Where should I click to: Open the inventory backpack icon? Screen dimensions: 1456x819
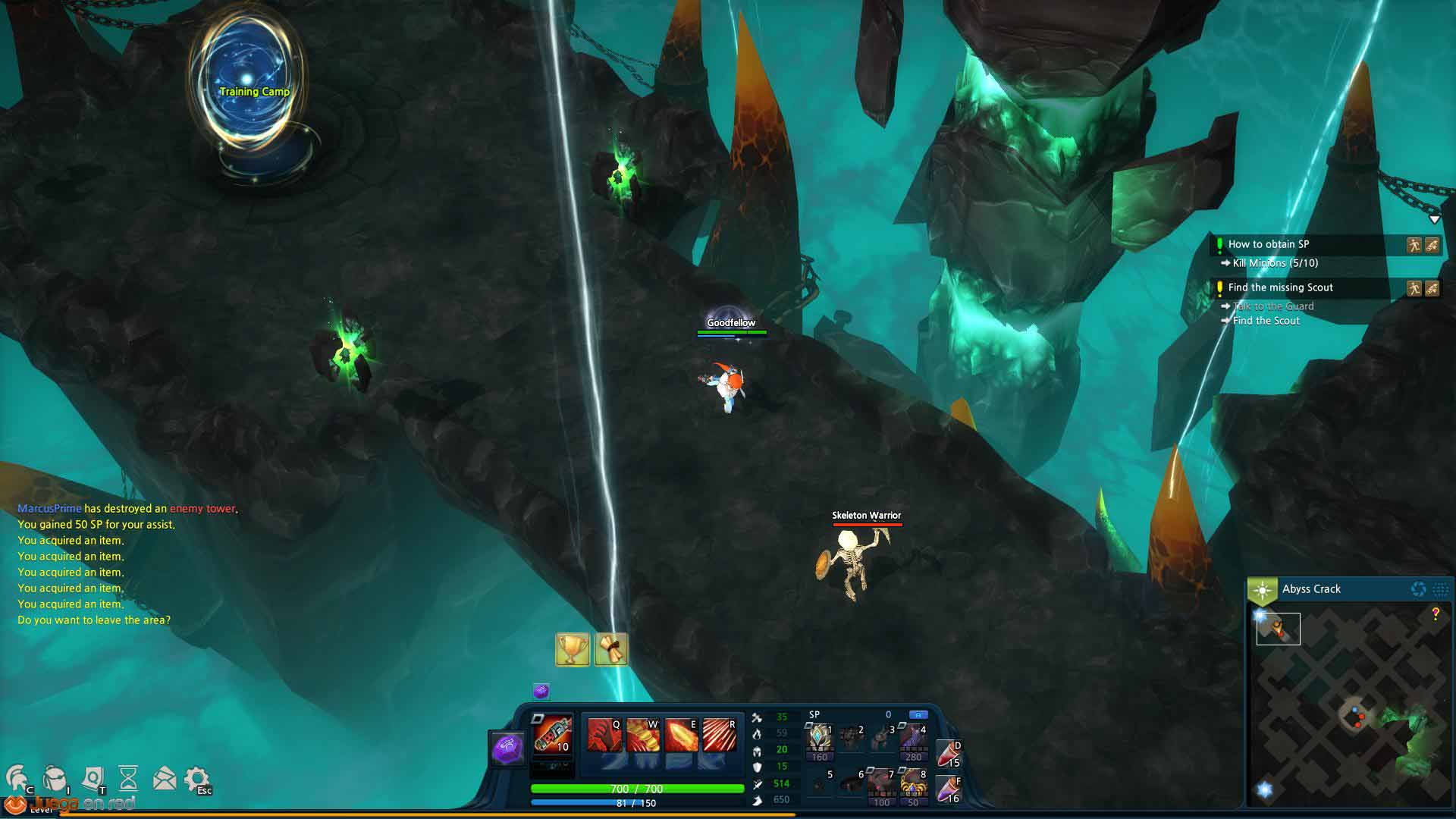tap(55, 778)
